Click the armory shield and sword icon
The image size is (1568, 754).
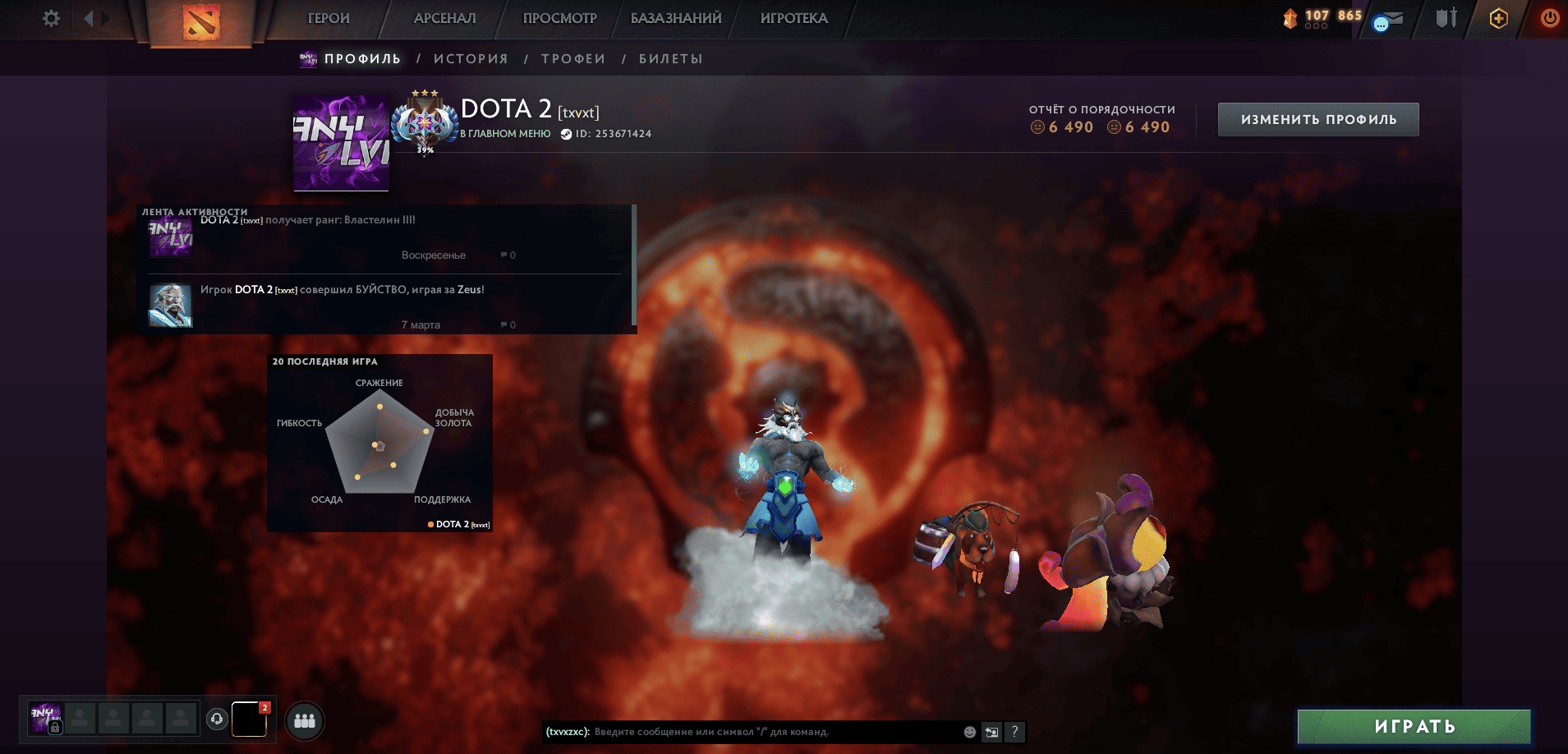point(1446,17)
